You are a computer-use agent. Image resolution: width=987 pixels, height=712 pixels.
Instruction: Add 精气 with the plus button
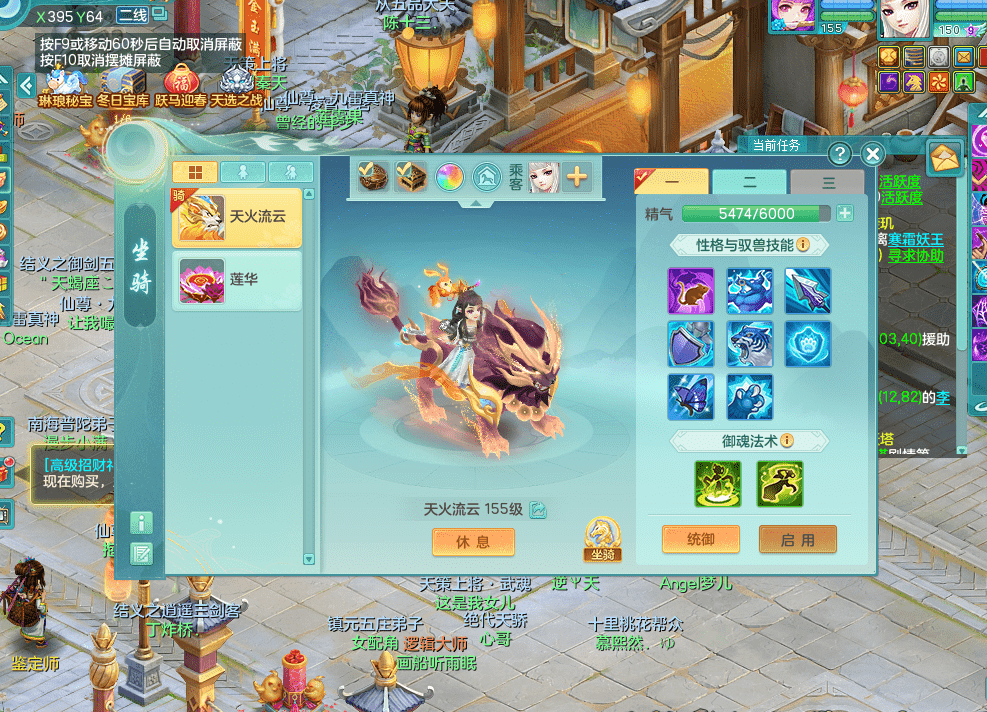(x=845, y=213)
